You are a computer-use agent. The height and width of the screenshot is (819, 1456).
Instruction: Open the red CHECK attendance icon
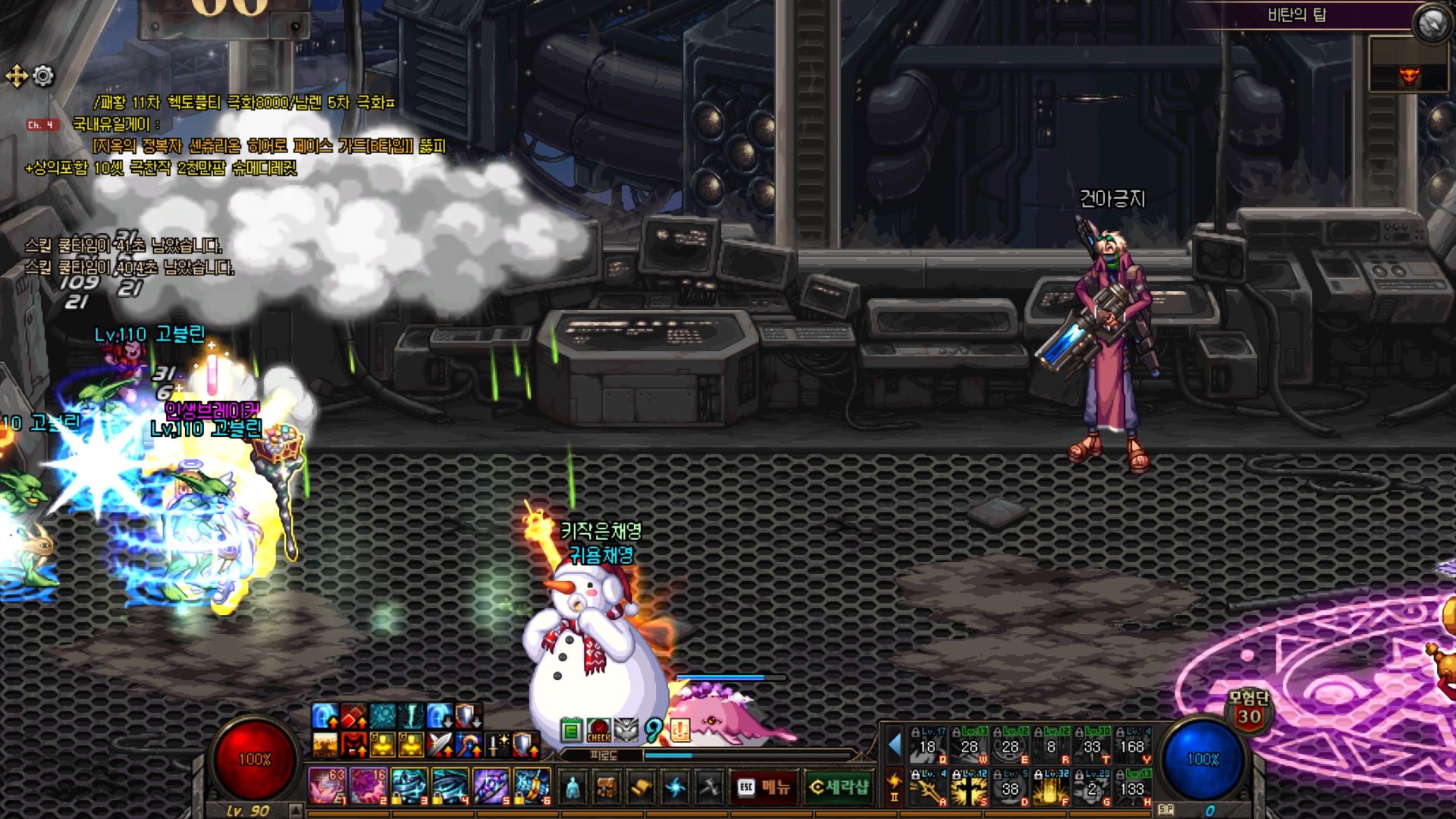coord(598,730)
